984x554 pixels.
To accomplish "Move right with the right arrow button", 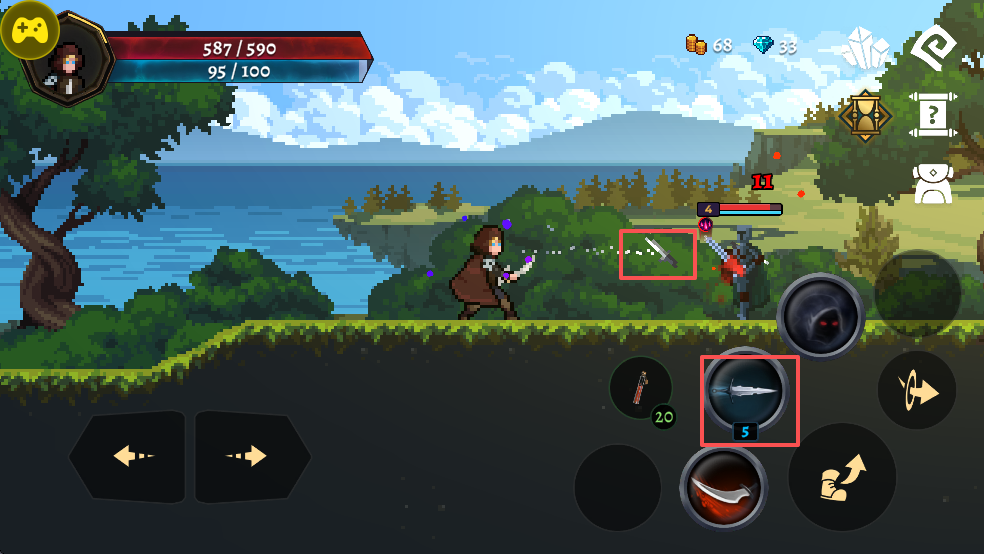I will [251, 456].
